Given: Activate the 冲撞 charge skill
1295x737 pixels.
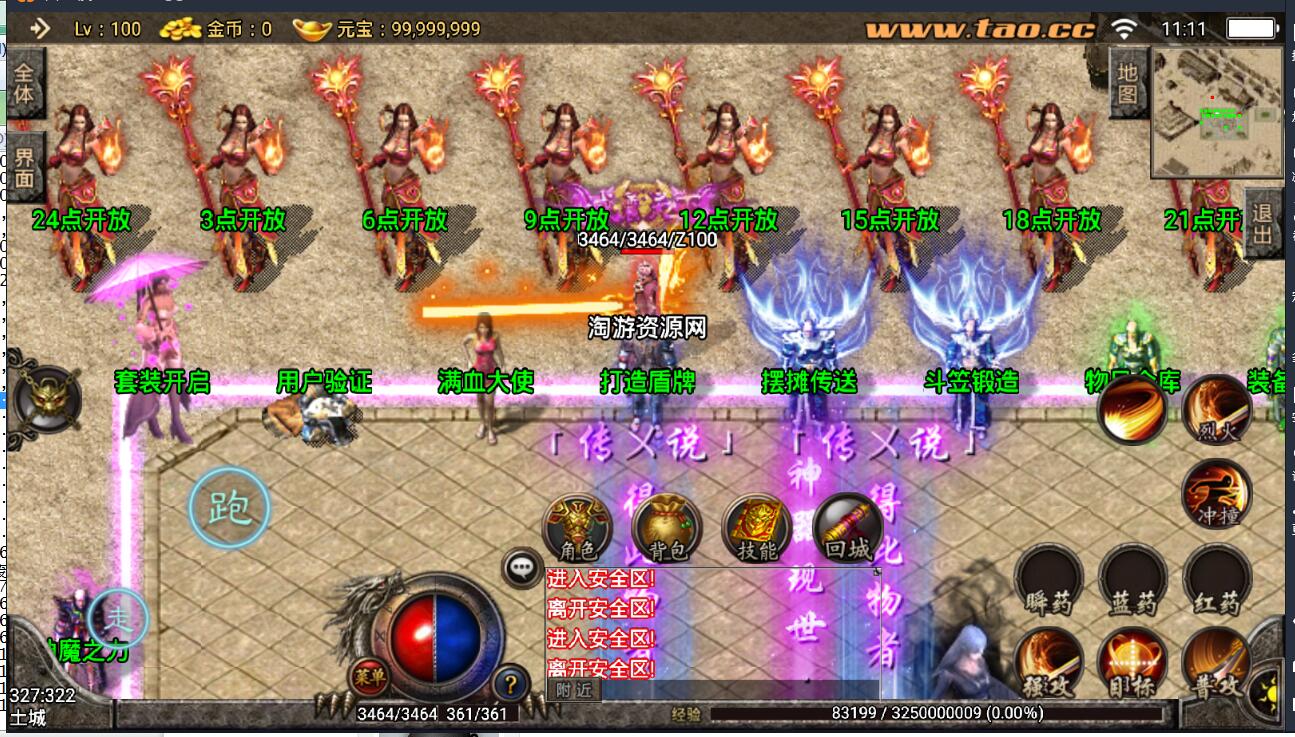Looking at the screenshot, I should coord(1216,493).
